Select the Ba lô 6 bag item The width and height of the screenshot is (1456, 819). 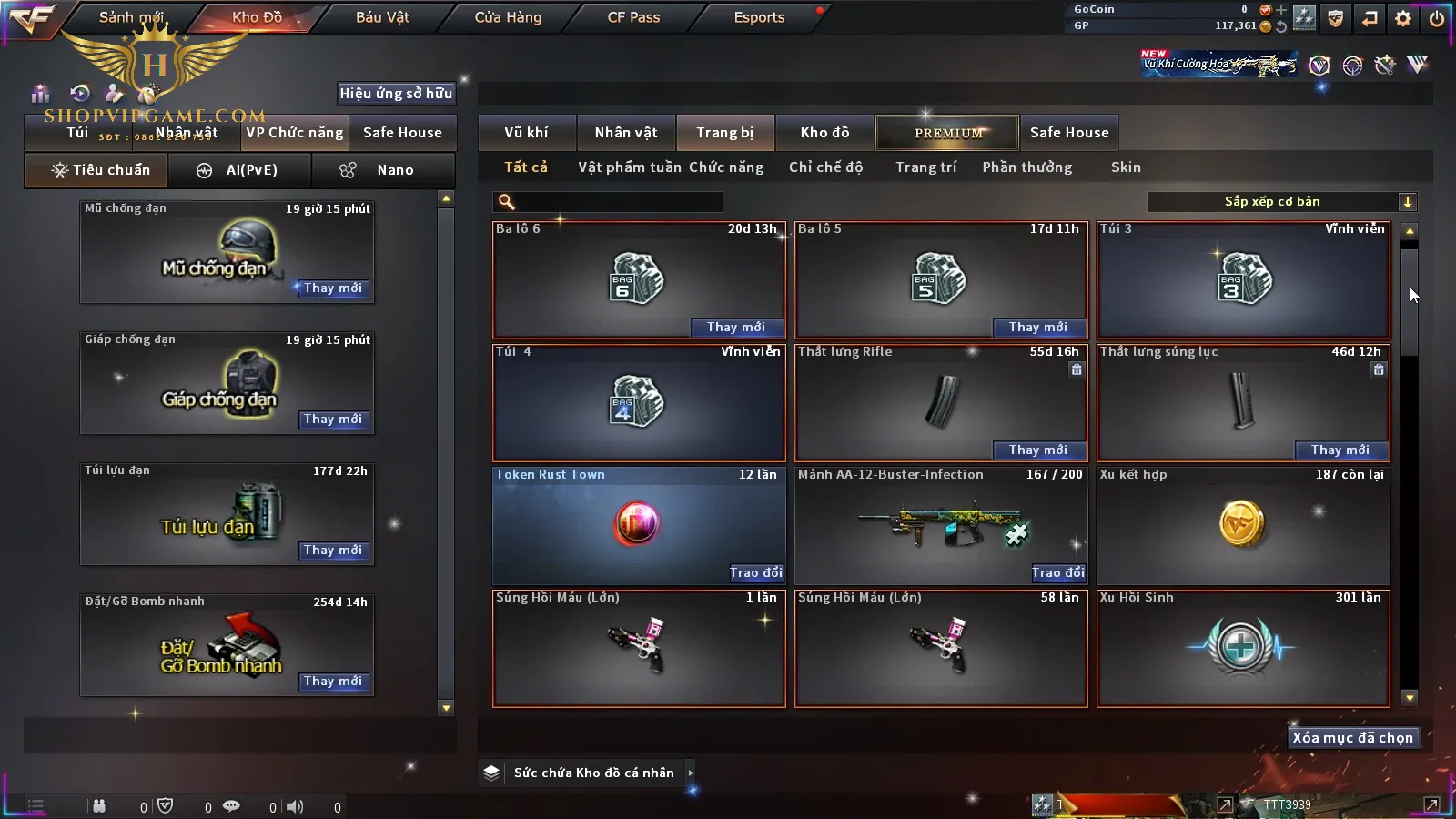pyautogui.click(x=638, y=279)
